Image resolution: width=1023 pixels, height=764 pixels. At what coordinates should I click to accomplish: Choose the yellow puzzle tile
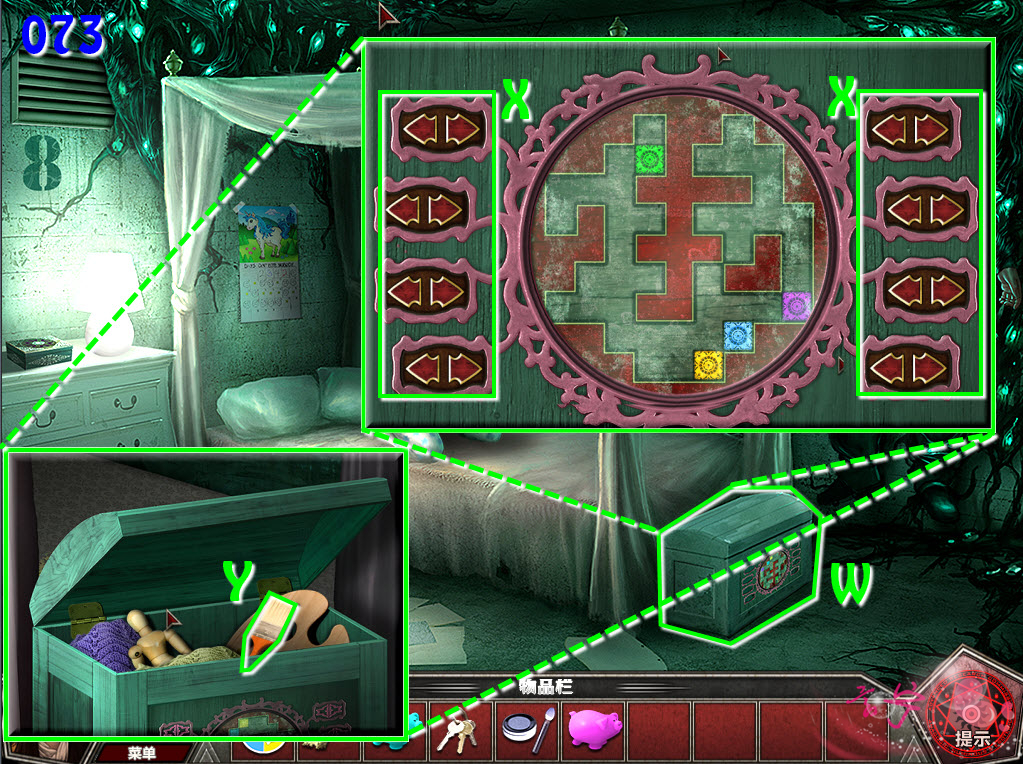coord(708,363)
